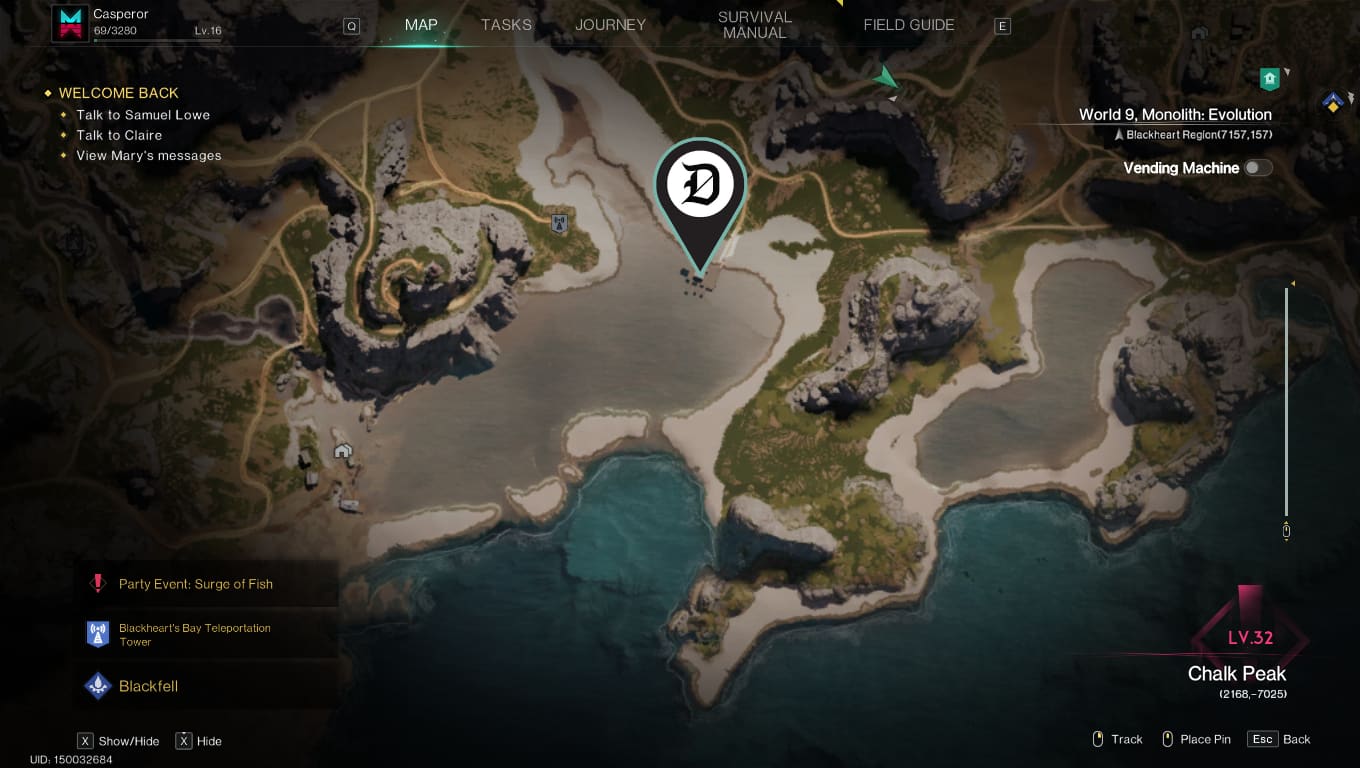Click the Q hotkey indicator

coord(351,26)
